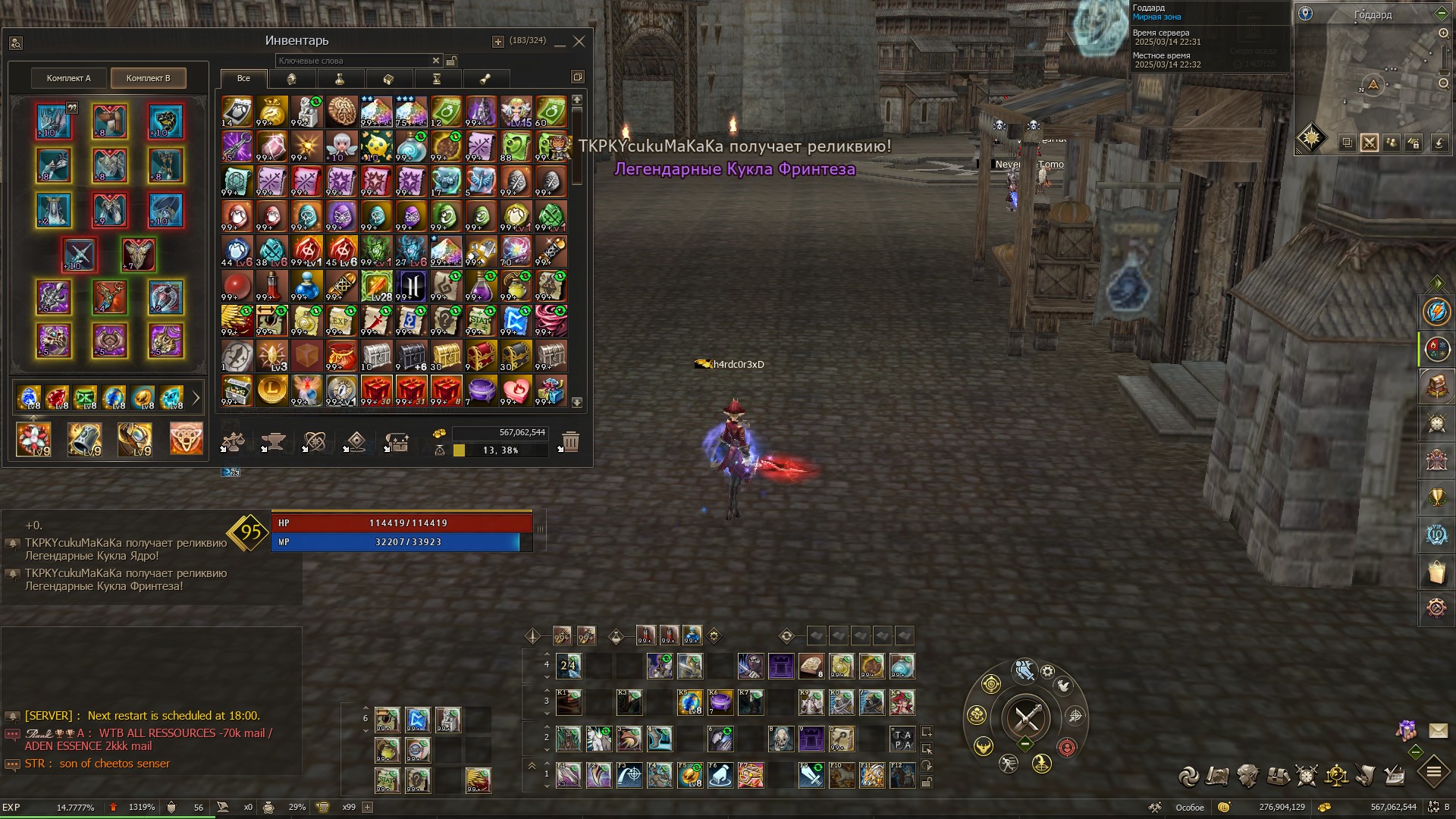This screenshot has height=819, width=1456.
Task: Switch to the Комплект A equipment set
Action: pyautogui.click(x=68, y=78)
